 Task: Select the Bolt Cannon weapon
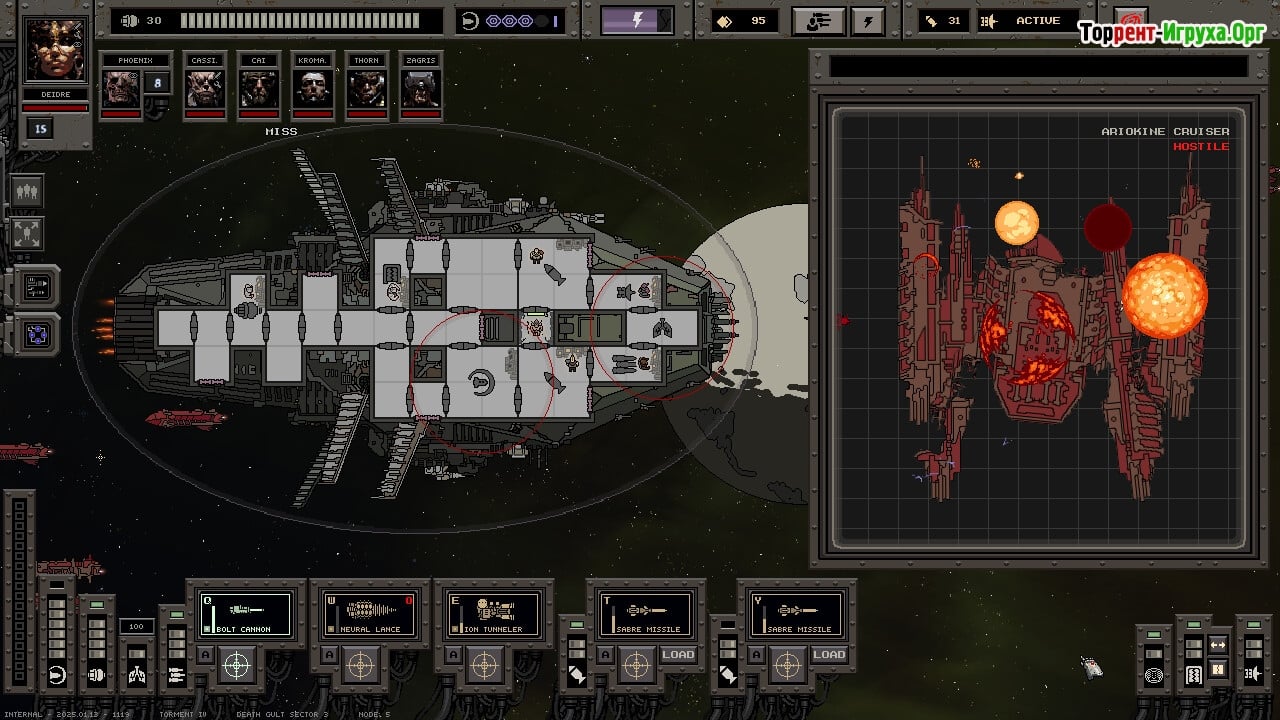pyautogui.click(x=246, y=614)
